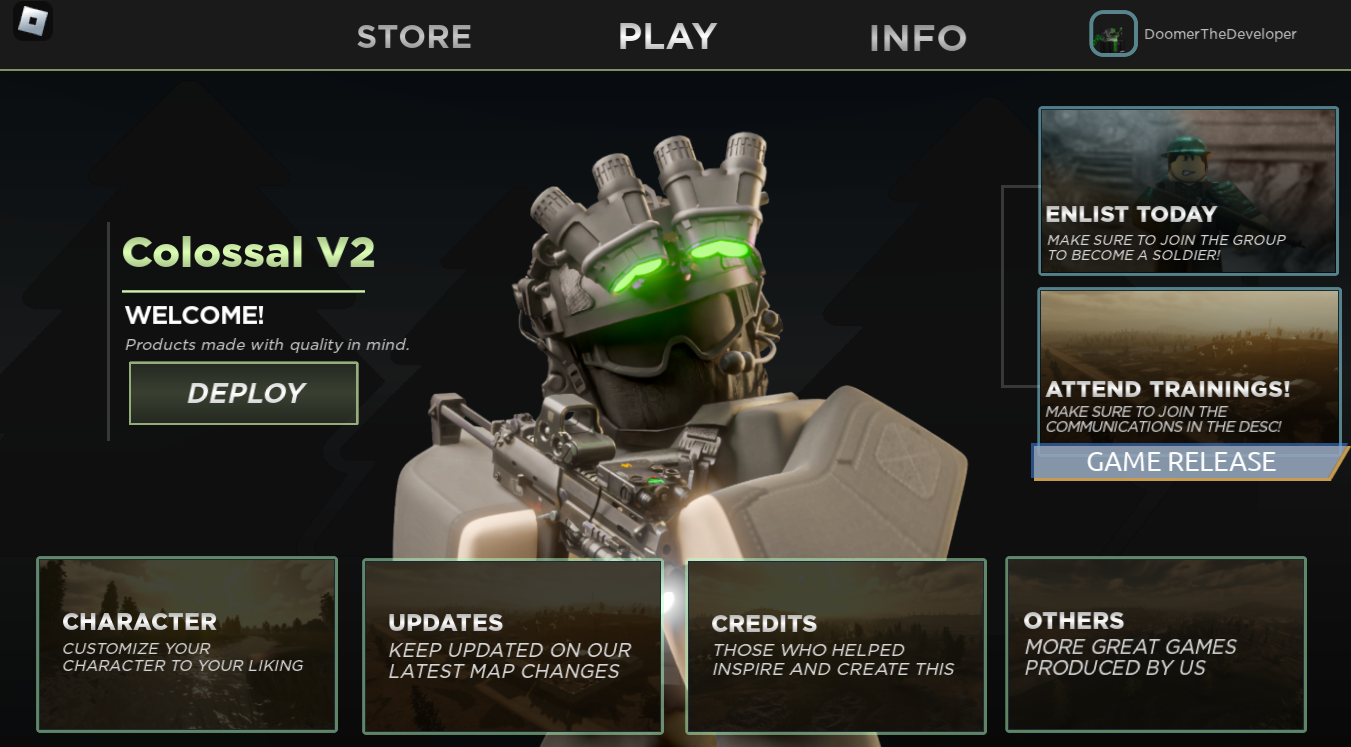This screenshot has width=1351, height=747.
Task: Switch to the STORE tab
Action: click(414, 37)
